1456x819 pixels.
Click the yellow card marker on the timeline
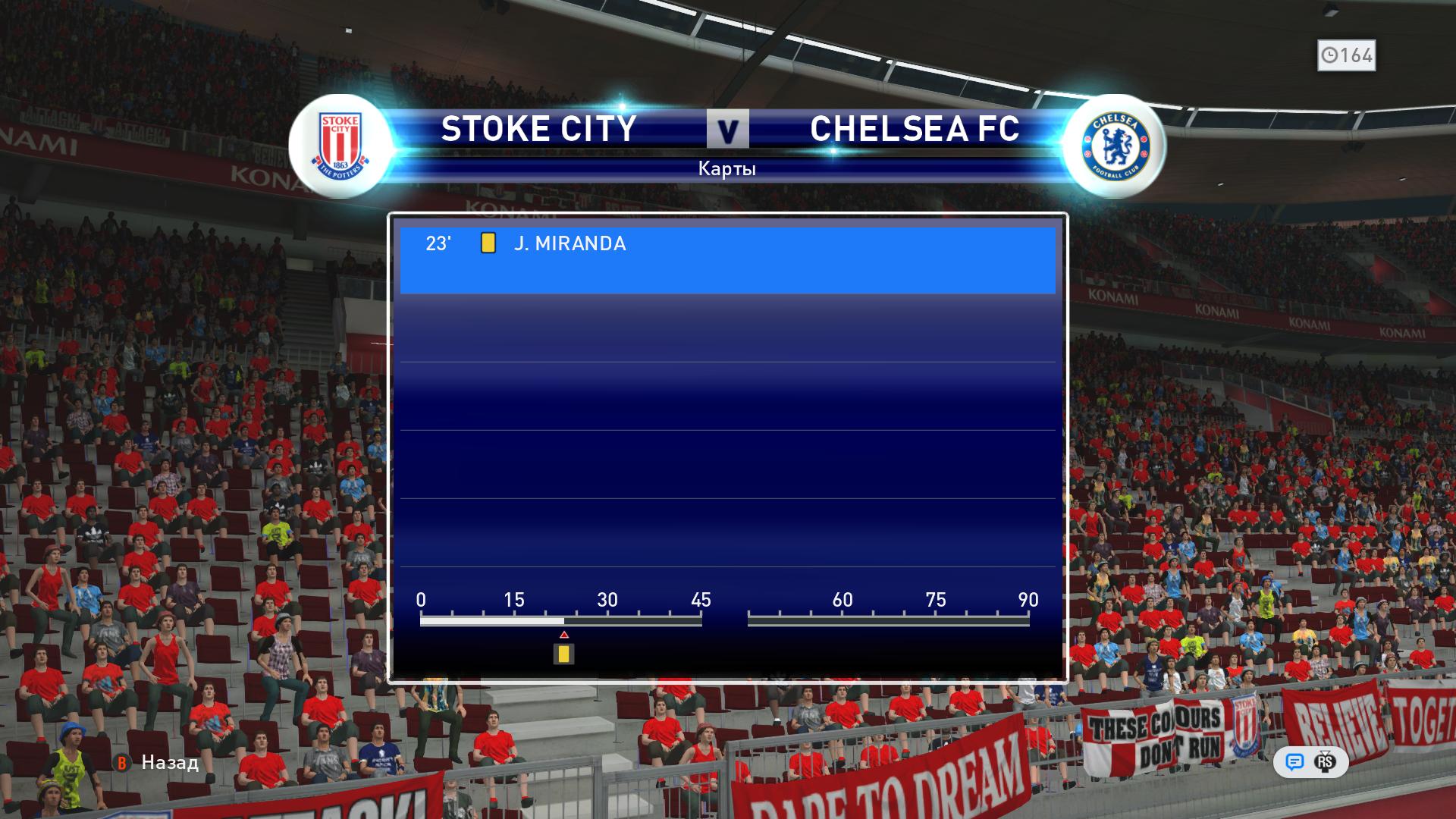tap(563, 653)
